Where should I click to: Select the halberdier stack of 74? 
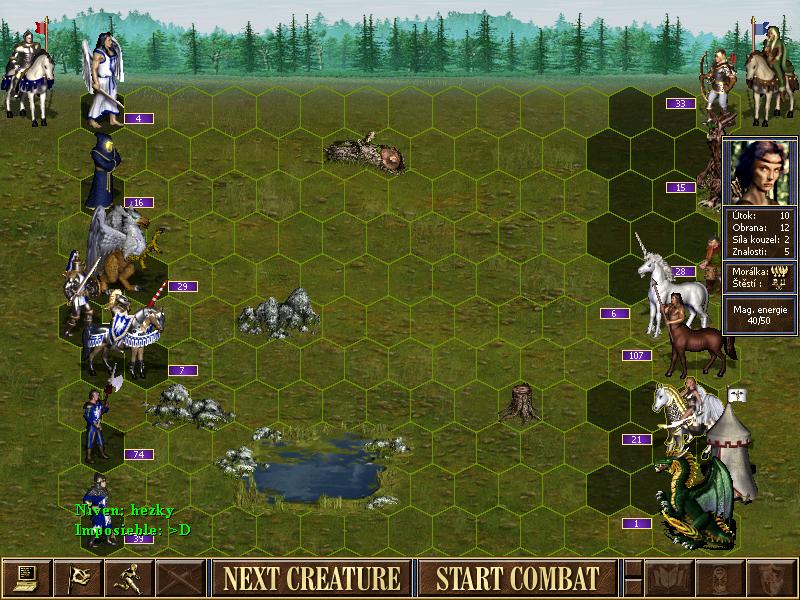click(97, 425)
